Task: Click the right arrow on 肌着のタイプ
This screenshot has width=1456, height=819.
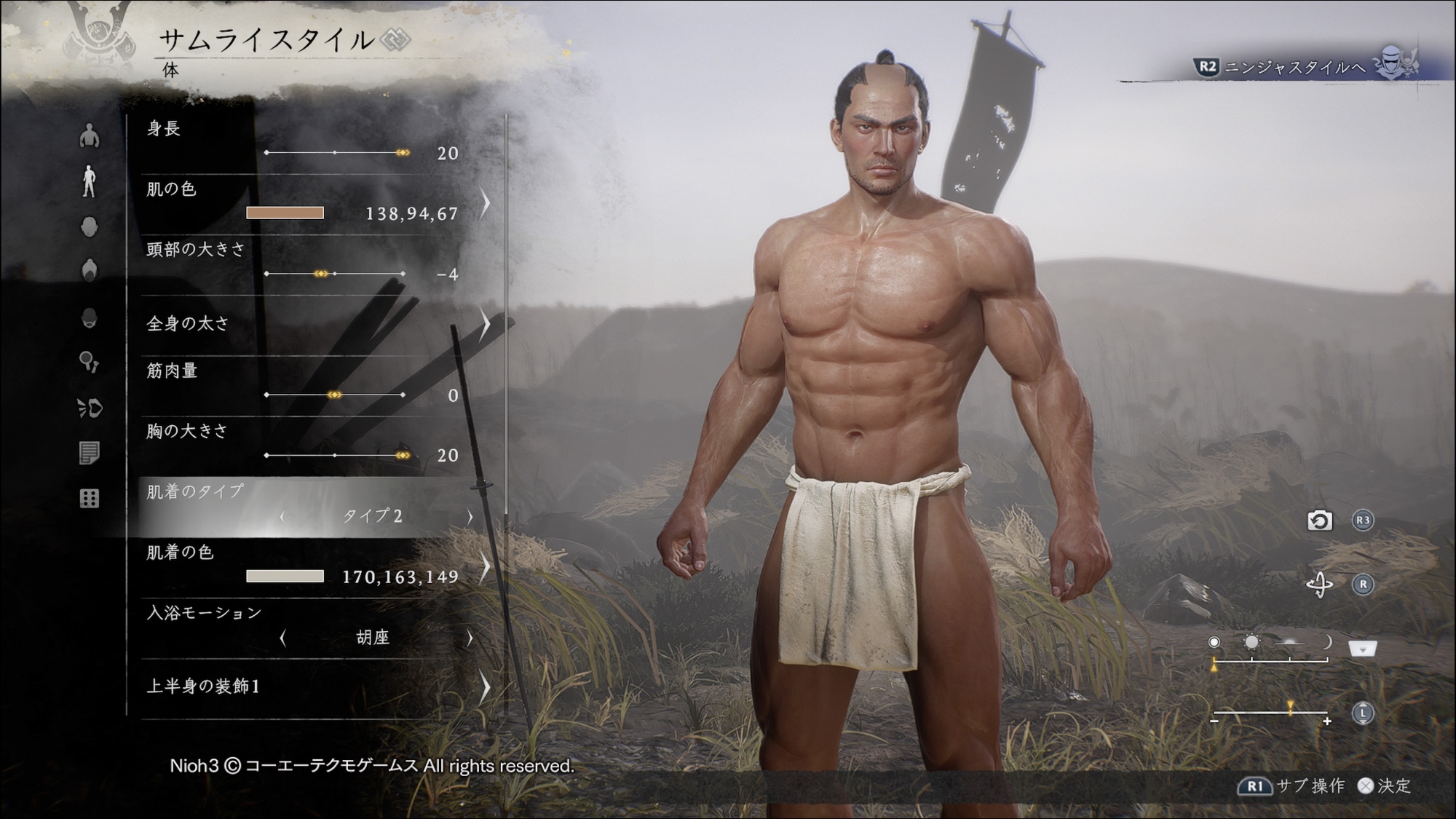Action: pos(470,516)
